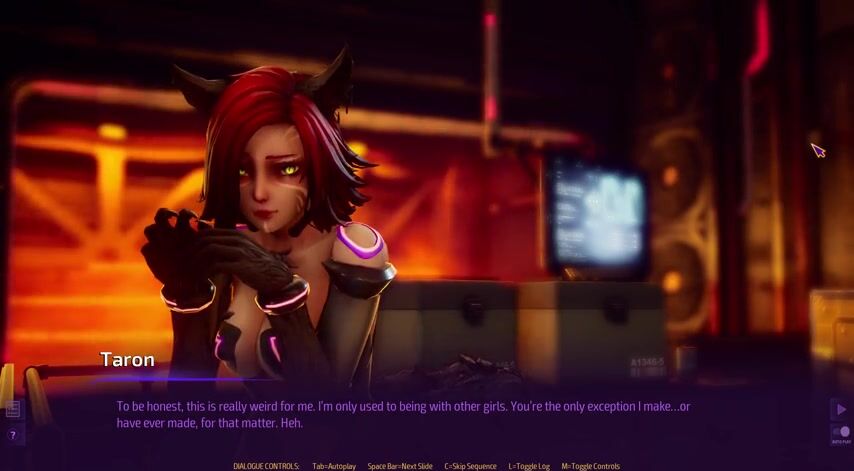The height and width of the screenshot is (471, 854).
Task: Show help with the question mark icon
Action: coord(13,435)
